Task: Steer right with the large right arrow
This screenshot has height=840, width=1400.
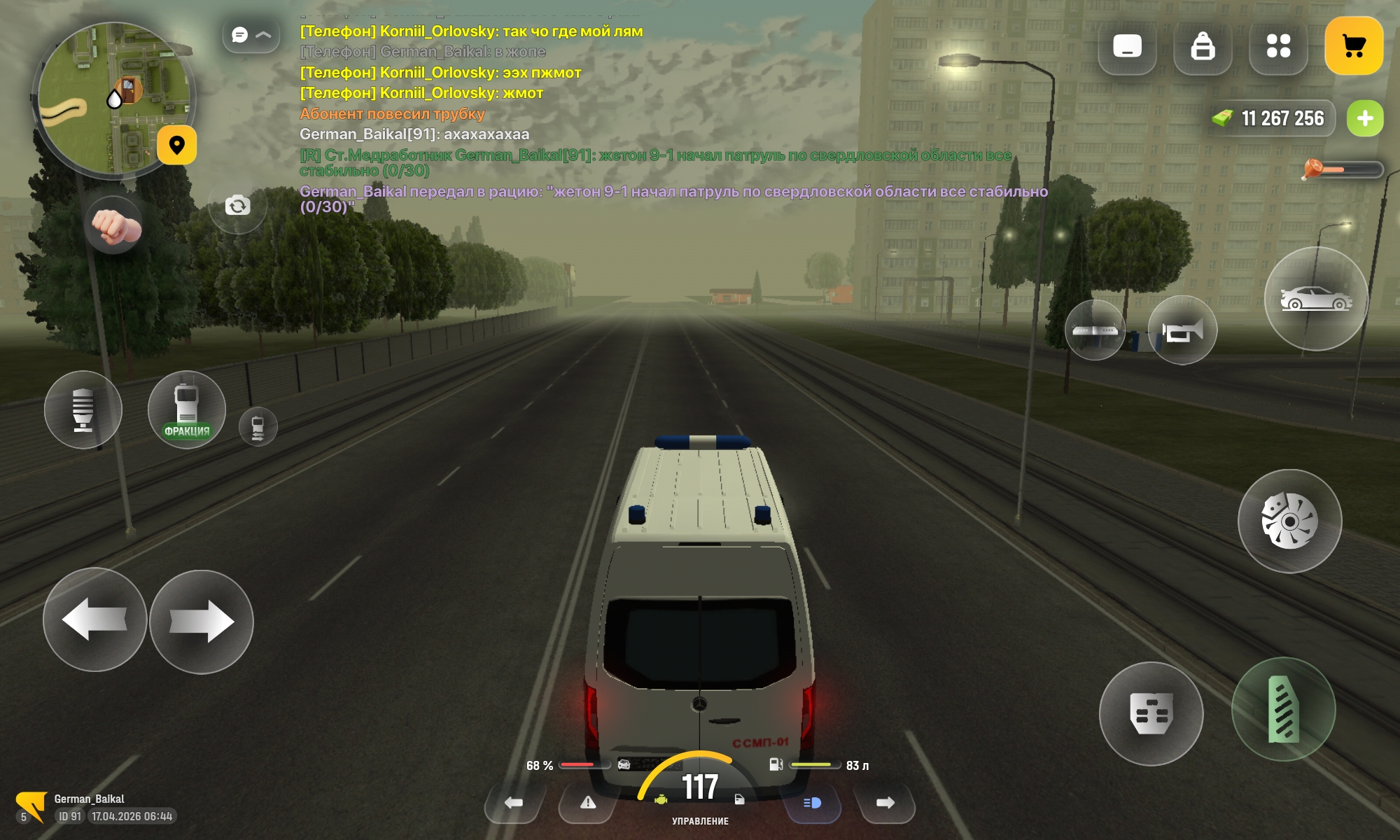Action: coord(202,622)
